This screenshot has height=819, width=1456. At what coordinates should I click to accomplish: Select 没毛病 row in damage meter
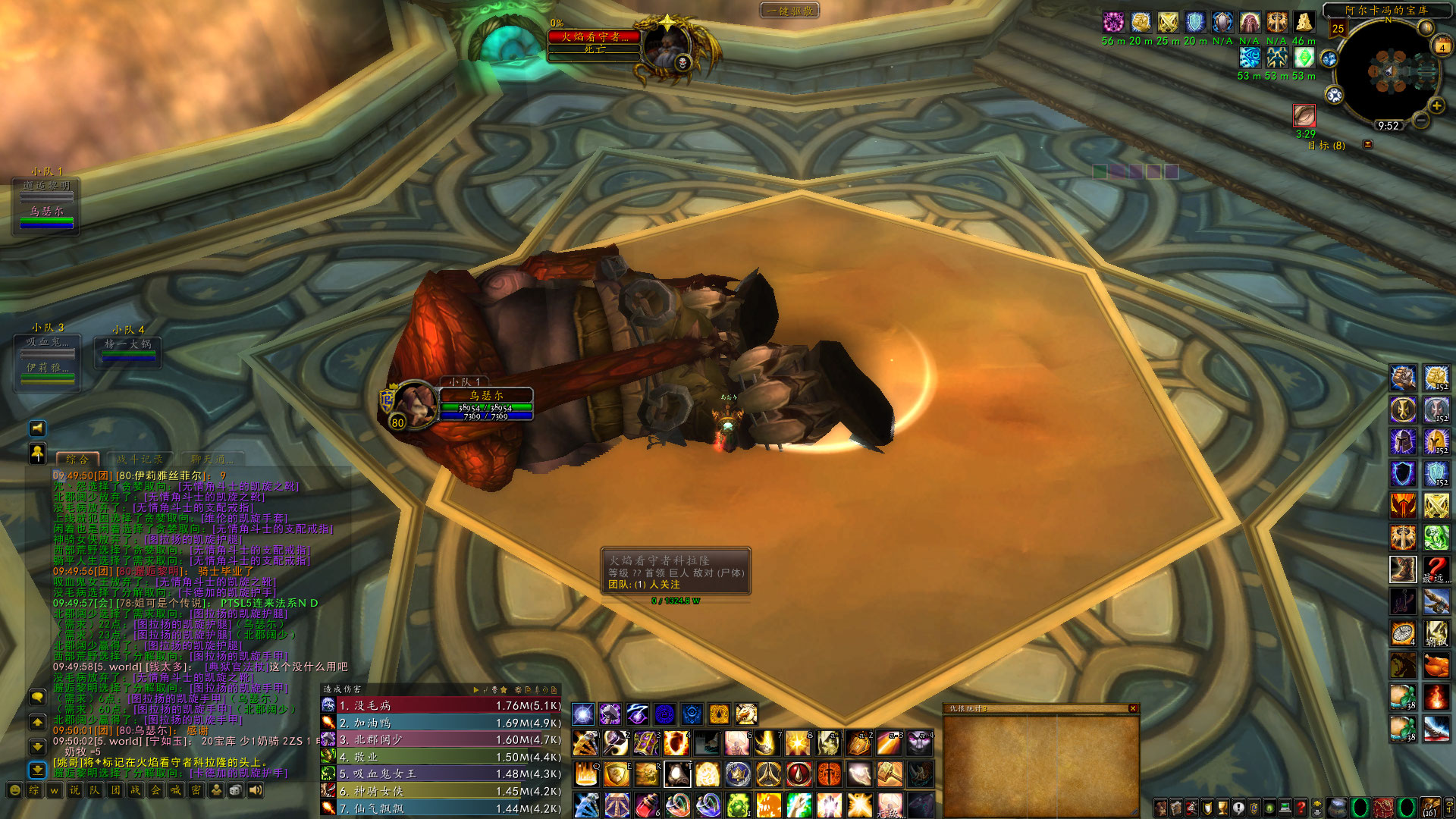(x=440, y=705)
